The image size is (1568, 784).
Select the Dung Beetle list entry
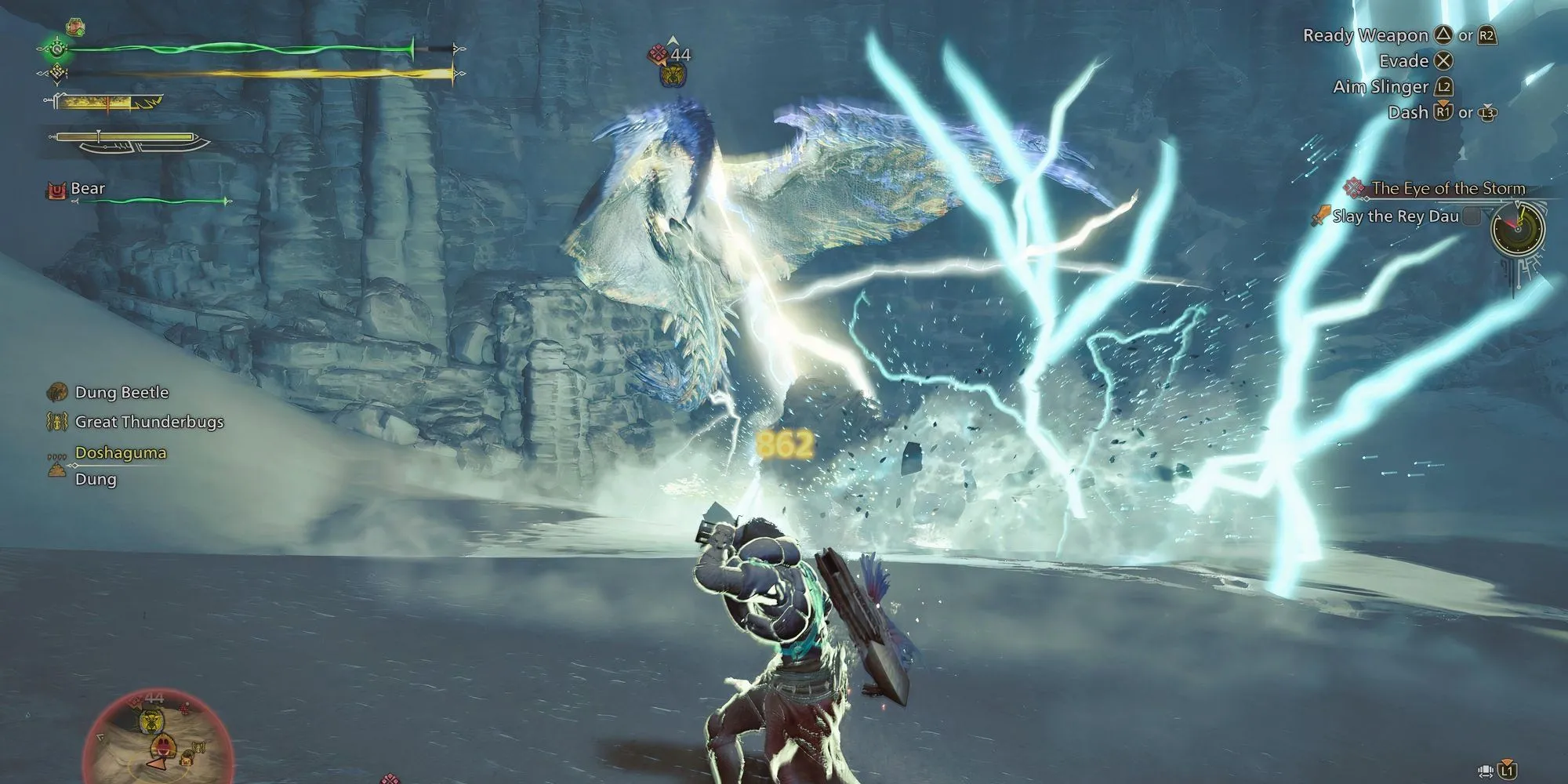click(121, 392)
